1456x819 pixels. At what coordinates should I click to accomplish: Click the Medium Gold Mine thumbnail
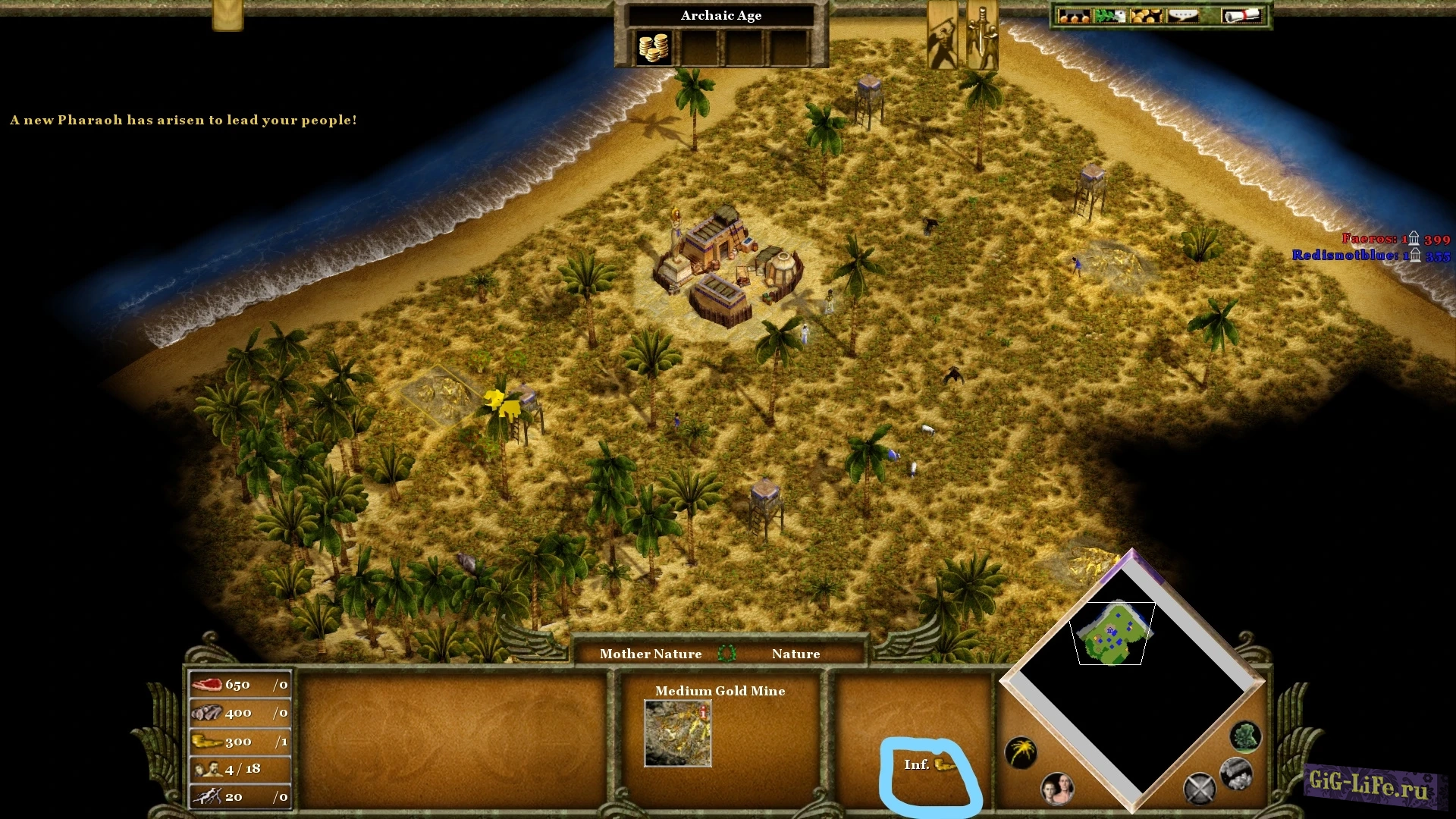point(677,732)
